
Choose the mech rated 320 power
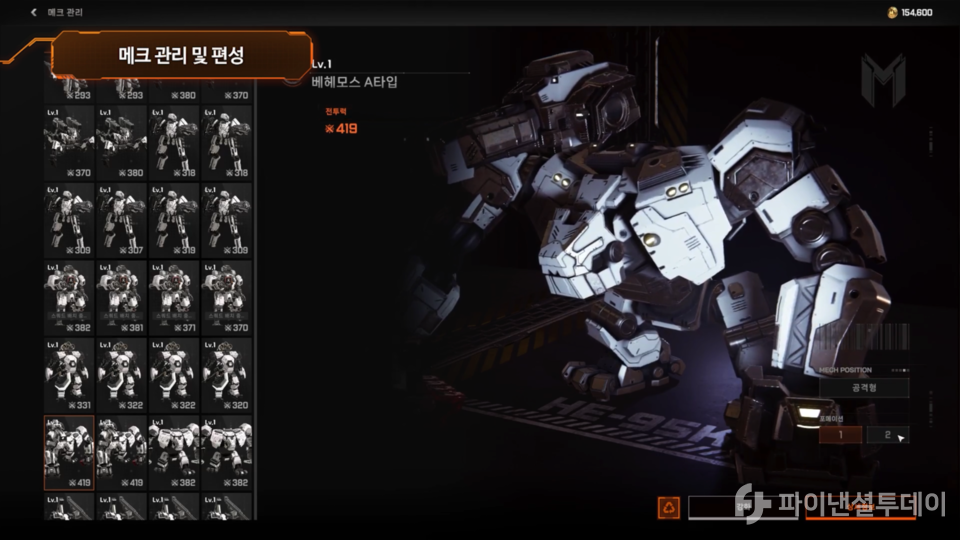226,375
